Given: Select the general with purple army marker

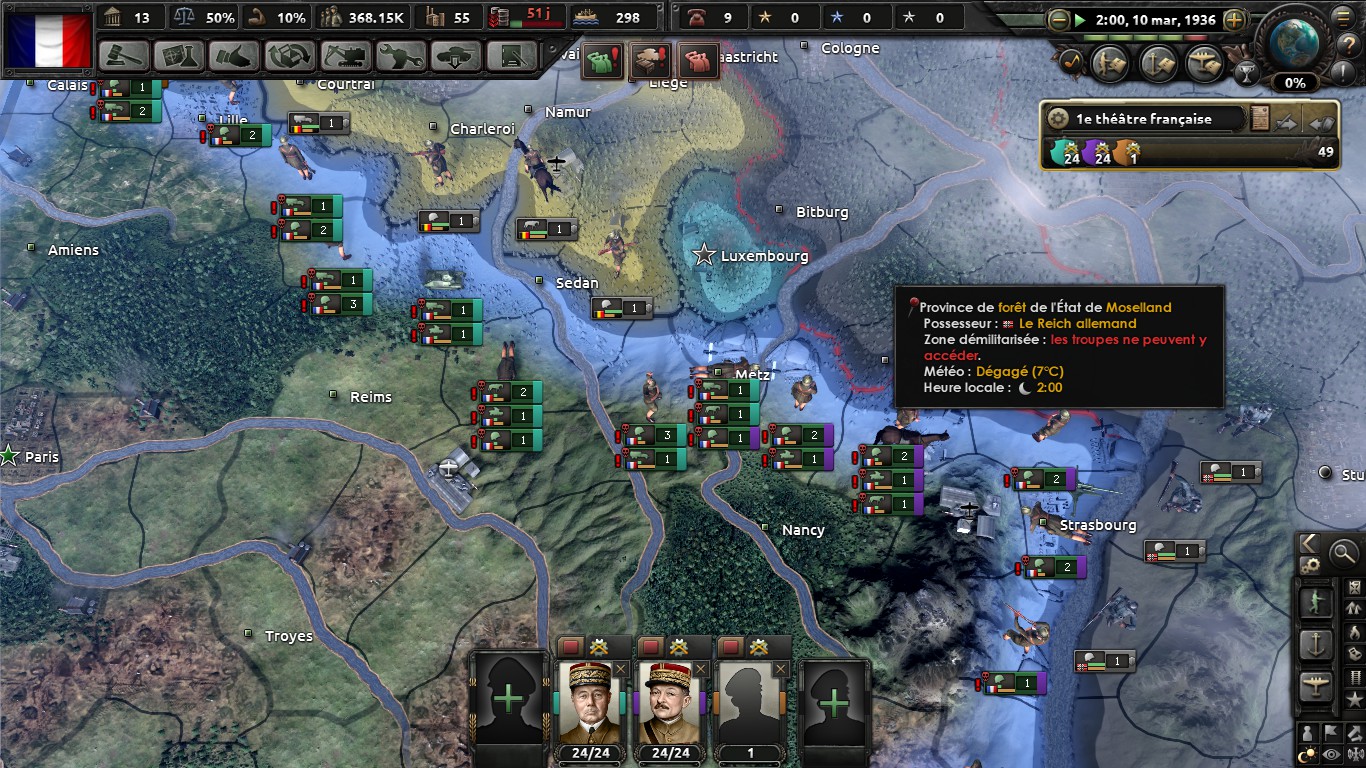Looking at the screenshot, I should (669, 700).
